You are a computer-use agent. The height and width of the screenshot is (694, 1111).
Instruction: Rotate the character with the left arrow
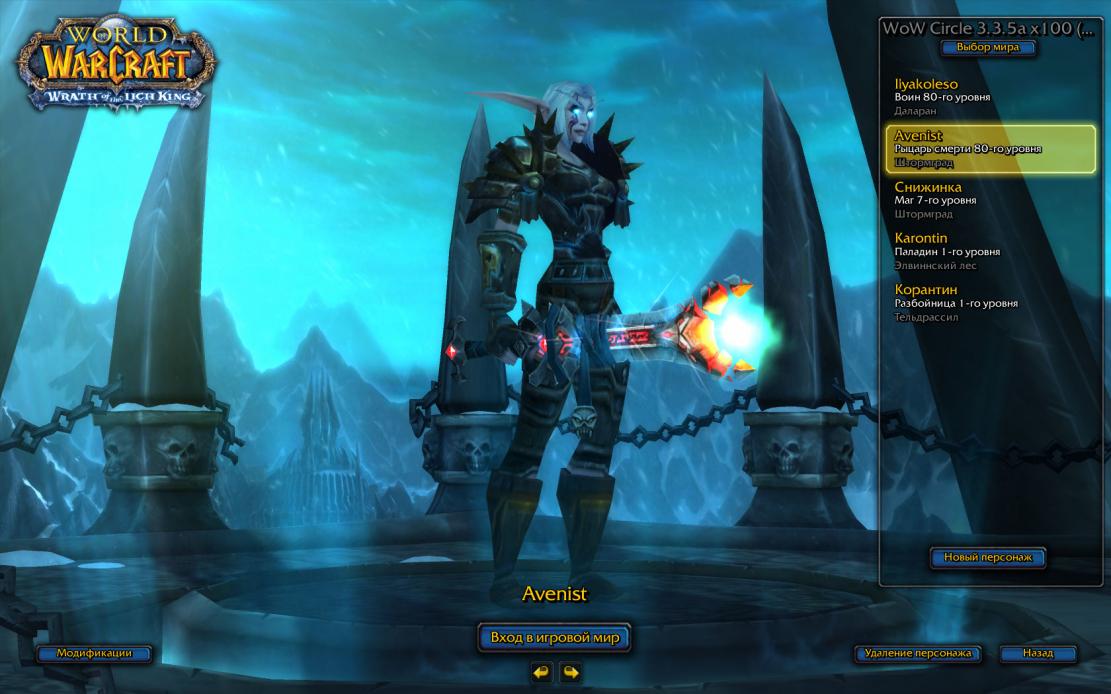pyautogui.click(x=541, y=672)
